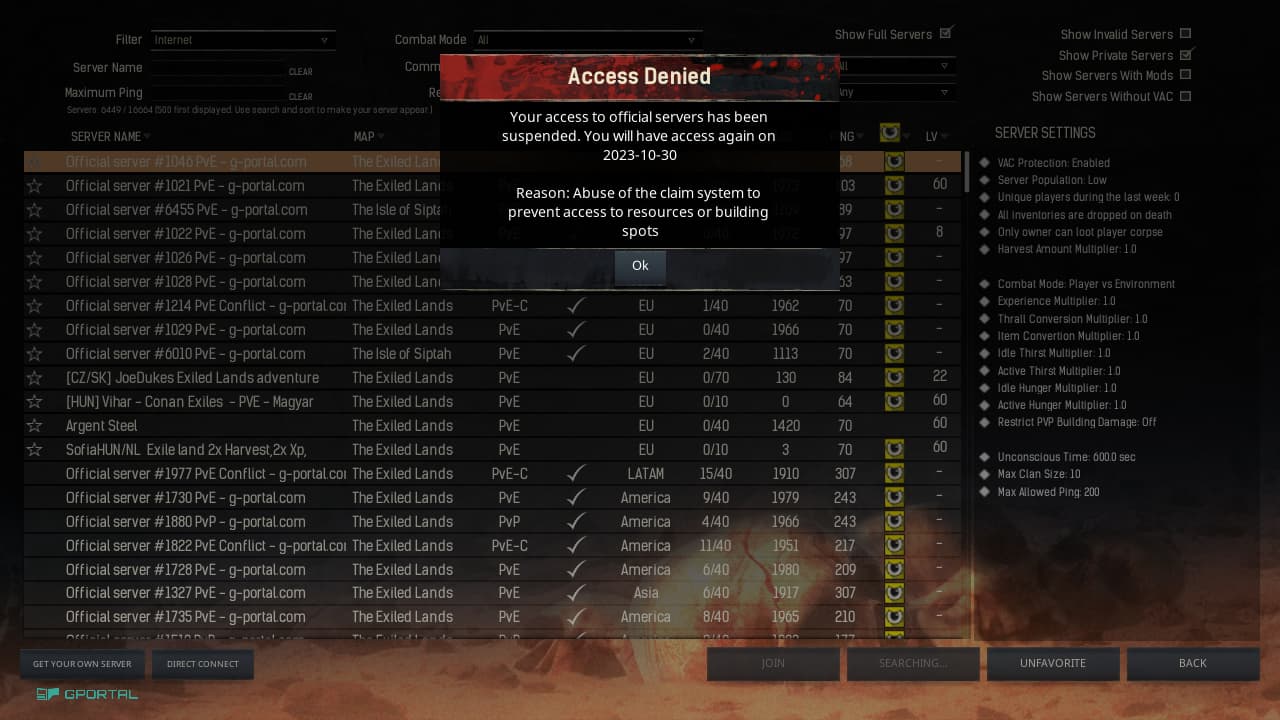Click the BattlEye shield on server #1214
This screenshot has width=1280, height=720.
[894, 305]
